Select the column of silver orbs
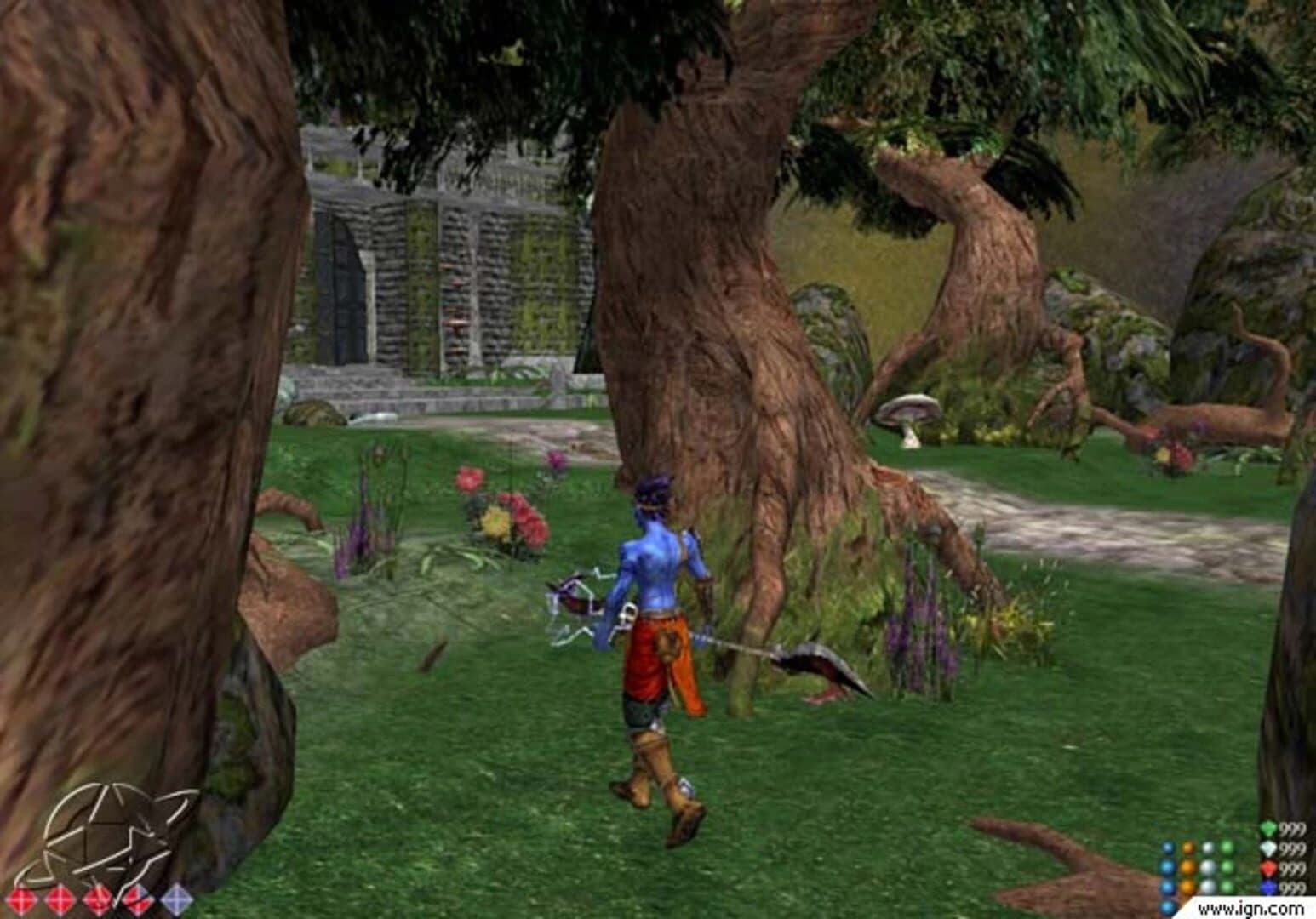This screenshot has width=1316, height=919. (x=1207, y=868)
